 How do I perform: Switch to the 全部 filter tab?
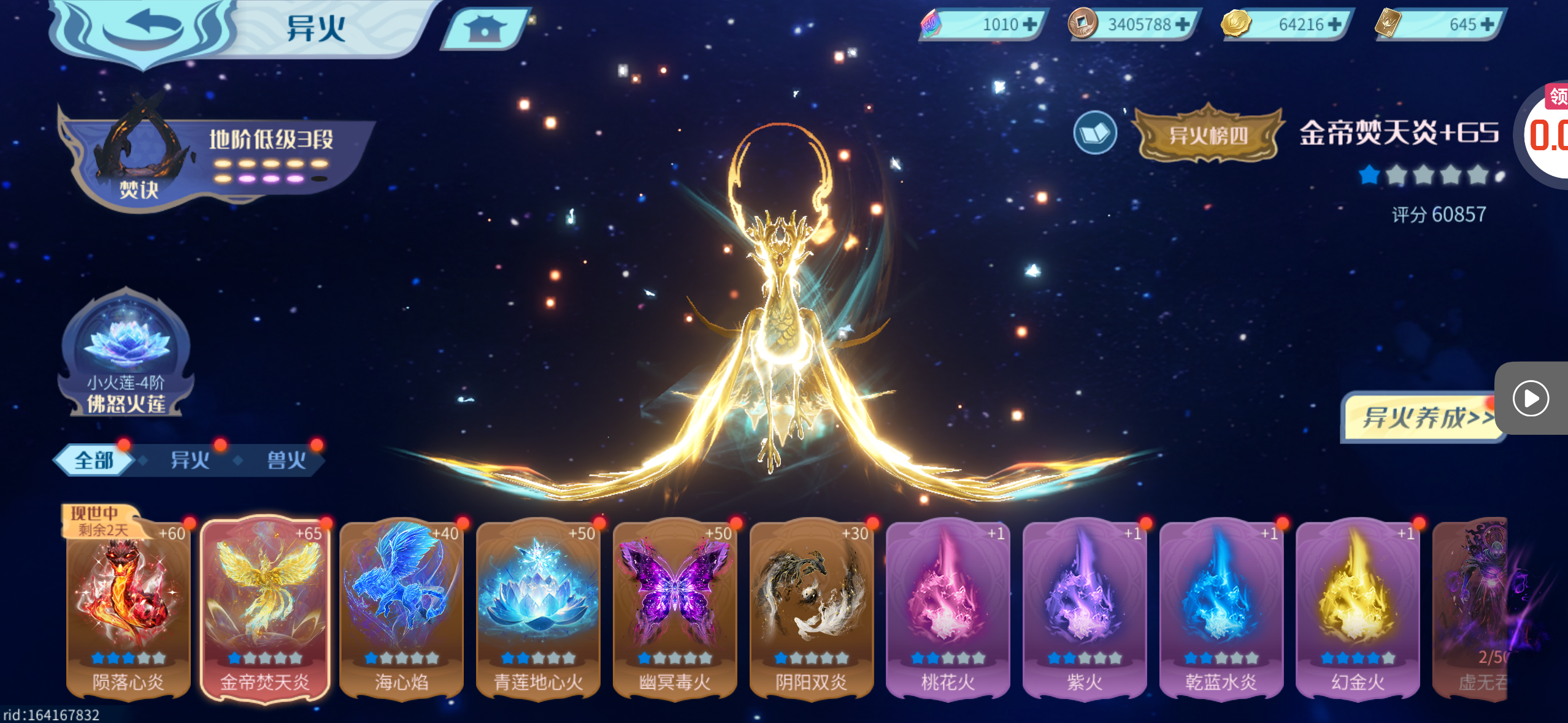pyautogui.click(x=94, y=460)
